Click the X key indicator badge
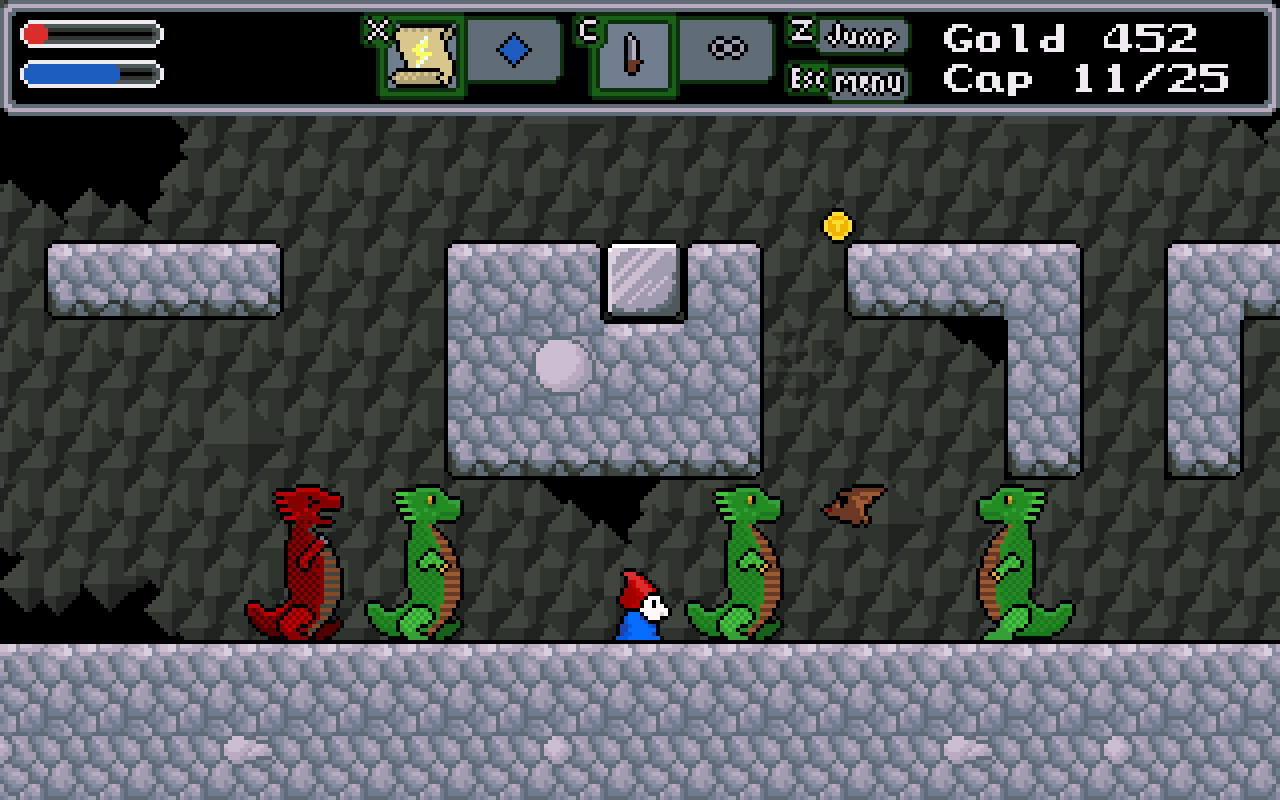The width and height of the screenshot is (1280, 800). click(x=376, y=29)
